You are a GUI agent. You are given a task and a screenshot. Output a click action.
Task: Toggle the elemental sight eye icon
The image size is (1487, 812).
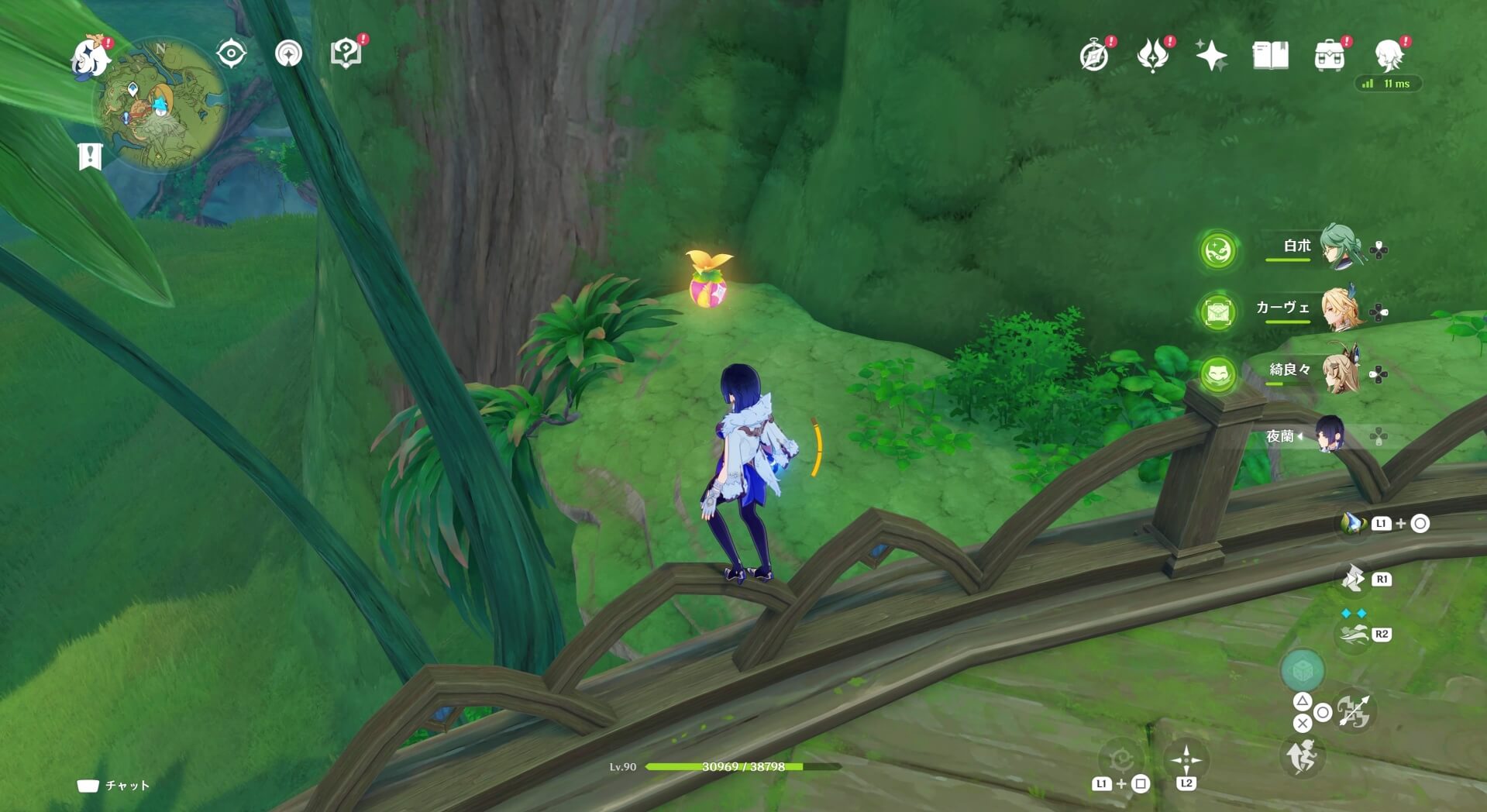231,53
